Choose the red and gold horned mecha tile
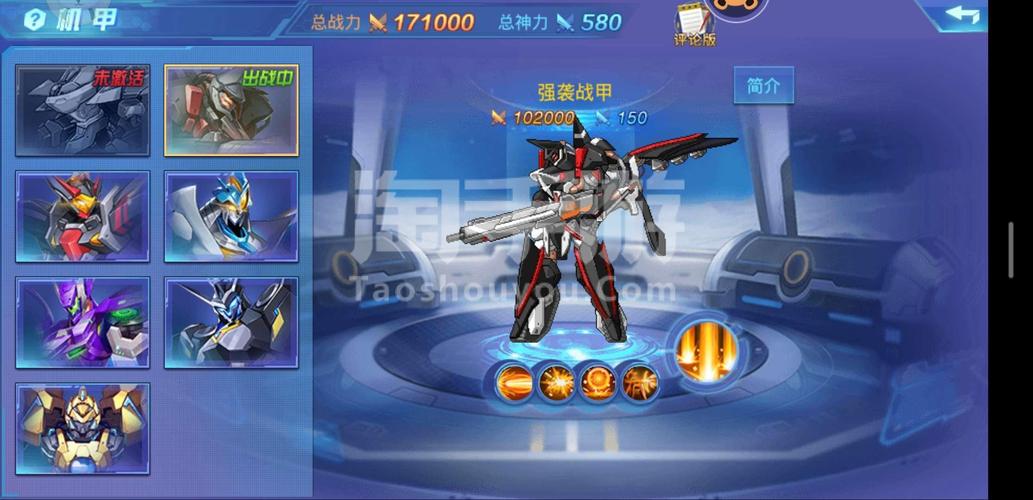 83,216
